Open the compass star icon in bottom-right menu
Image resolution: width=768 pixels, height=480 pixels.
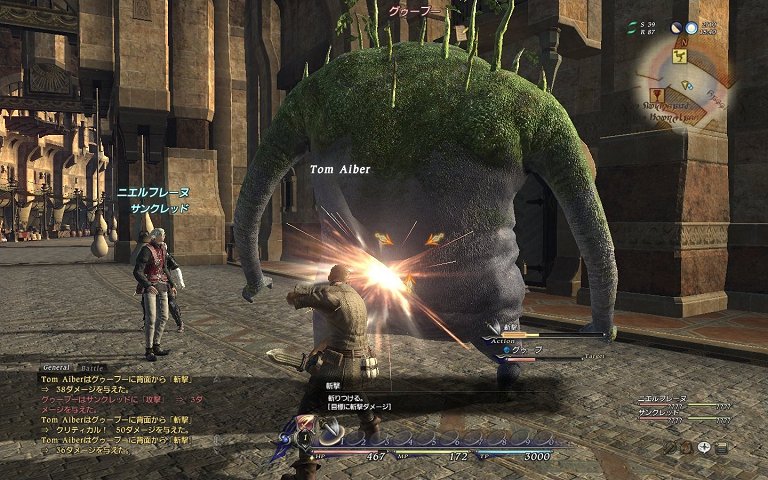click(x=703, y=448)
